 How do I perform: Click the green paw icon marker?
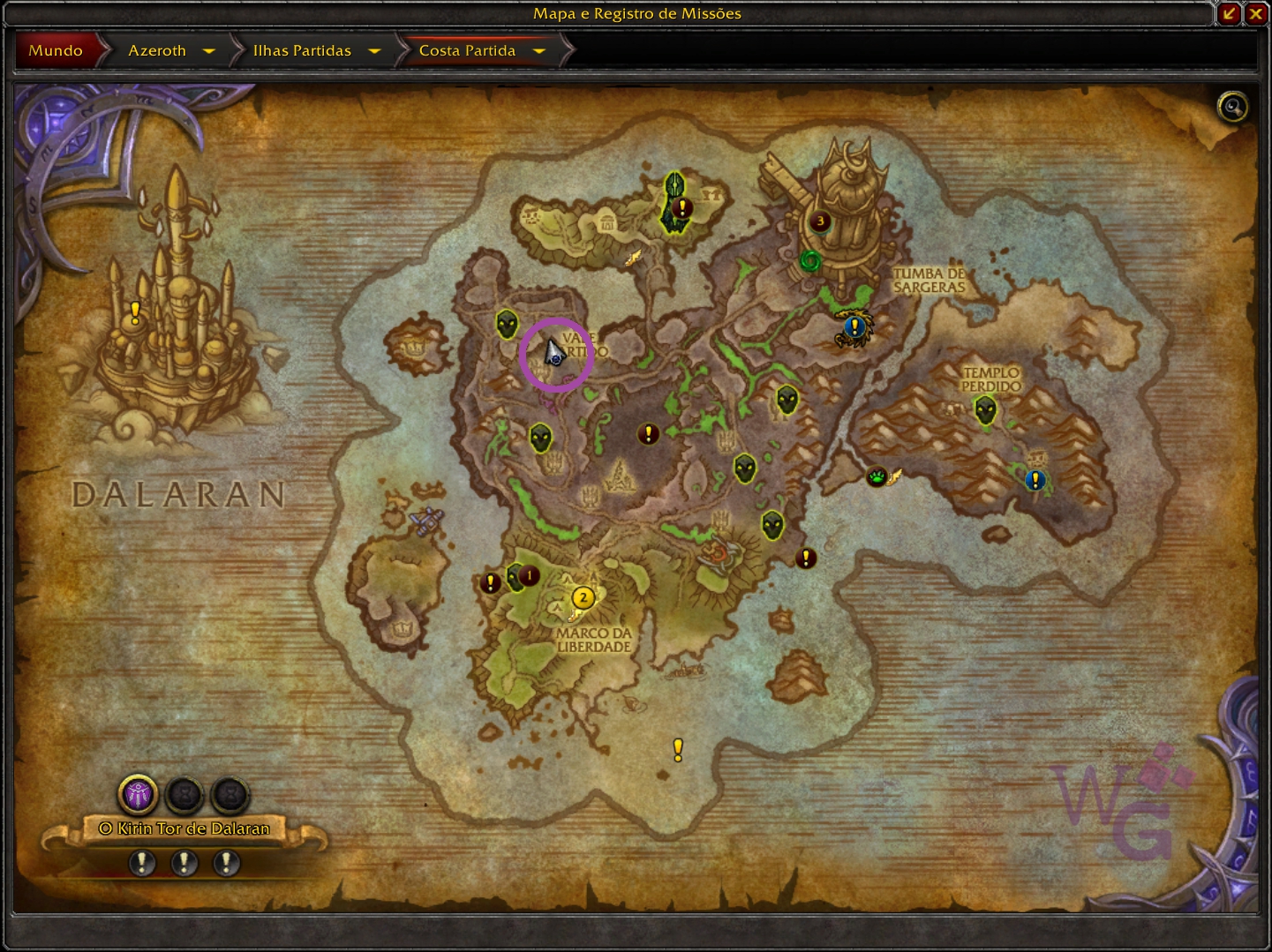click(877, 477)
